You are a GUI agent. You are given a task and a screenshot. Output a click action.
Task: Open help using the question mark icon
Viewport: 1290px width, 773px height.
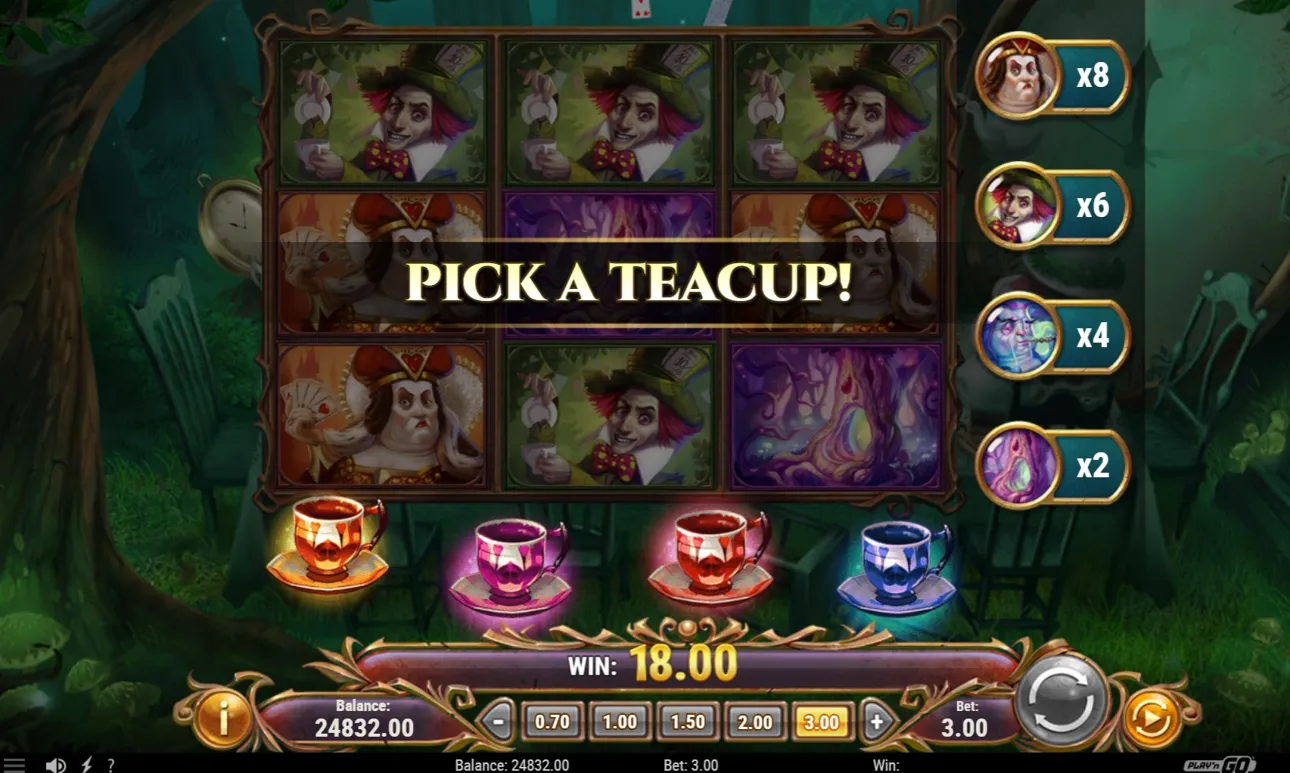point(113,766)
